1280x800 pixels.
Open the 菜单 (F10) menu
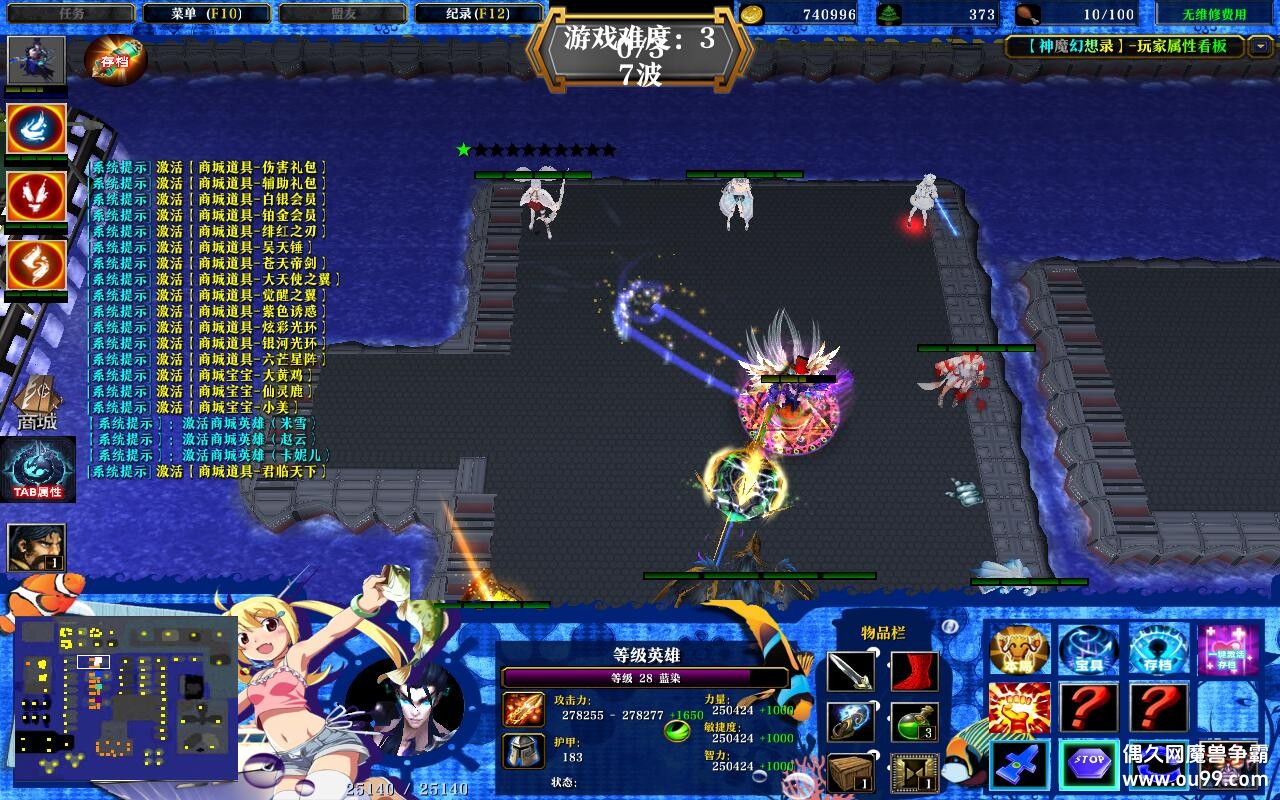pos(206,14)
